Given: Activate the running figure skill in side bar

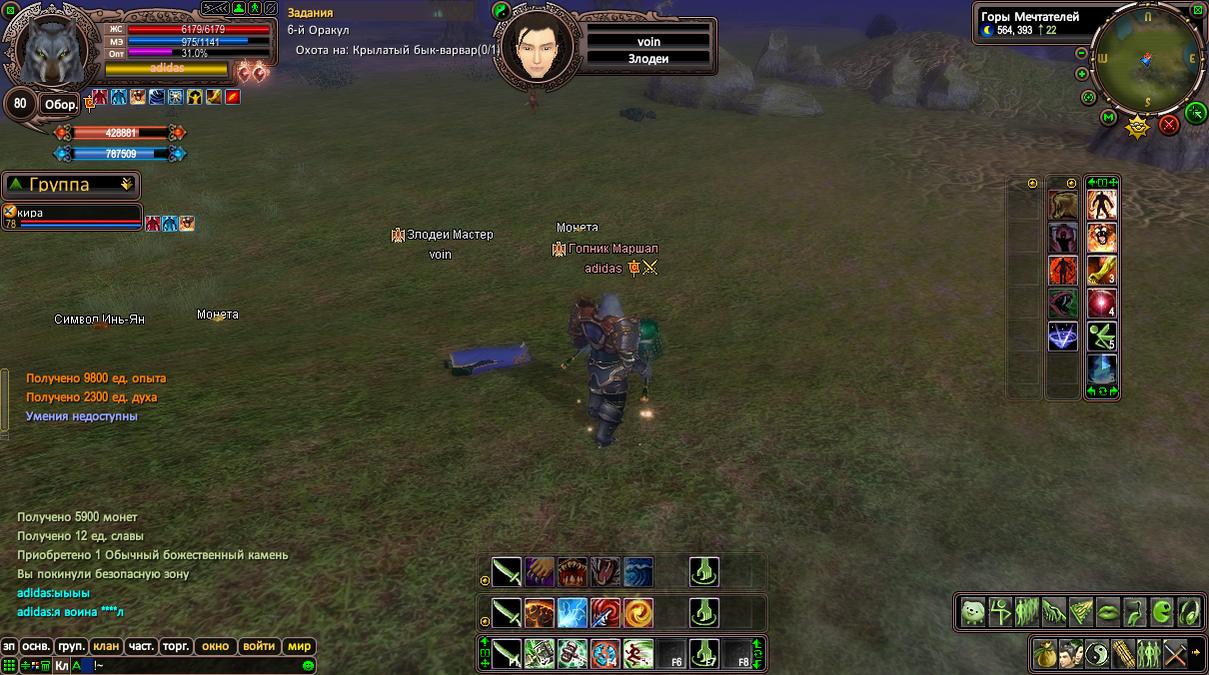Looking at the screenshot, I should point(1101,336).
